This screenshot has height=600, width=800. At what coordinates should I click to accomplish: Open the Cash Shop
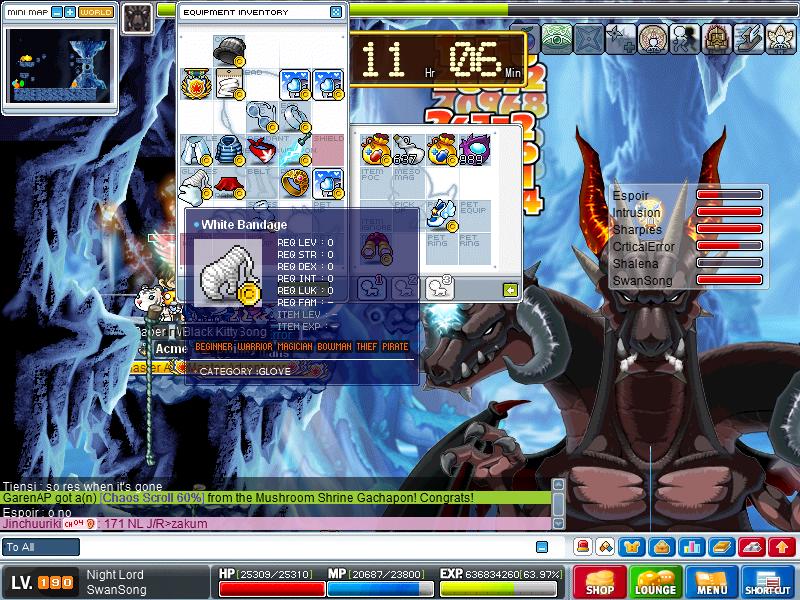(x=600, y=582)
